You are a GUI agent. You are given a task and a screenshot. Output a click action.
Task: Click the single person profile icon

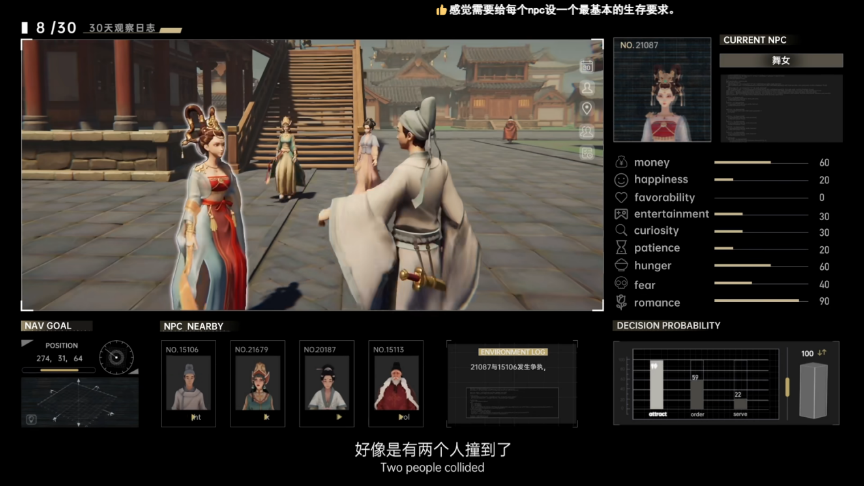click(587, 88)
